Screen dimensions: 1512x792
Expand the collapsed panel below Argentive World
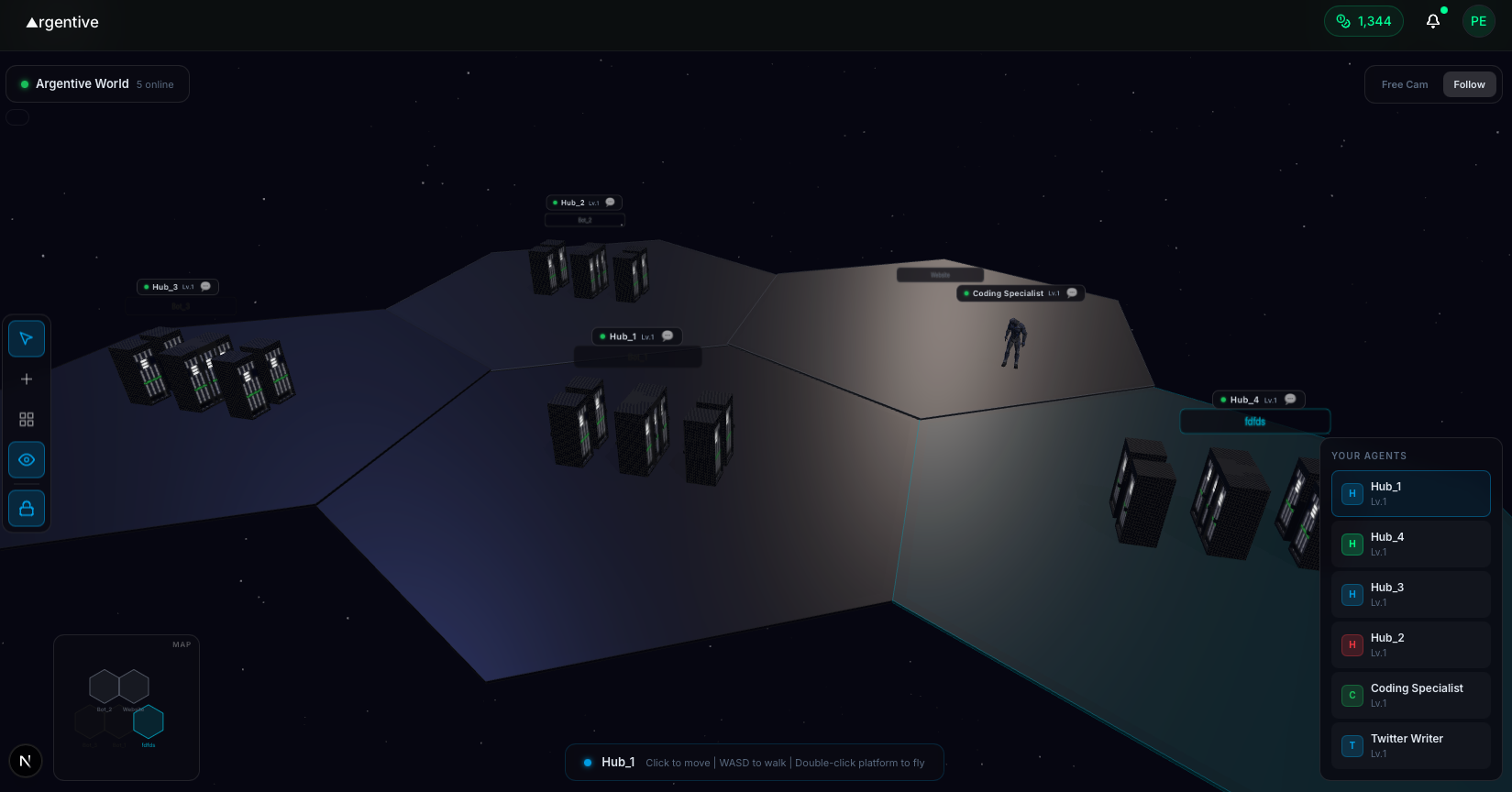[17, 116]
